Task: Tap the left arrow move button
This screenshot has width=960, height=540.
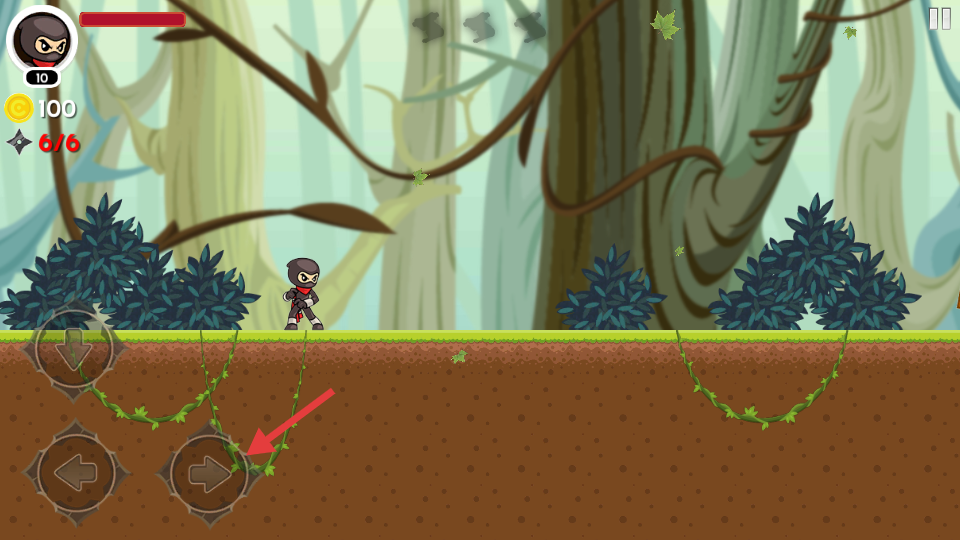Action: 76,473
